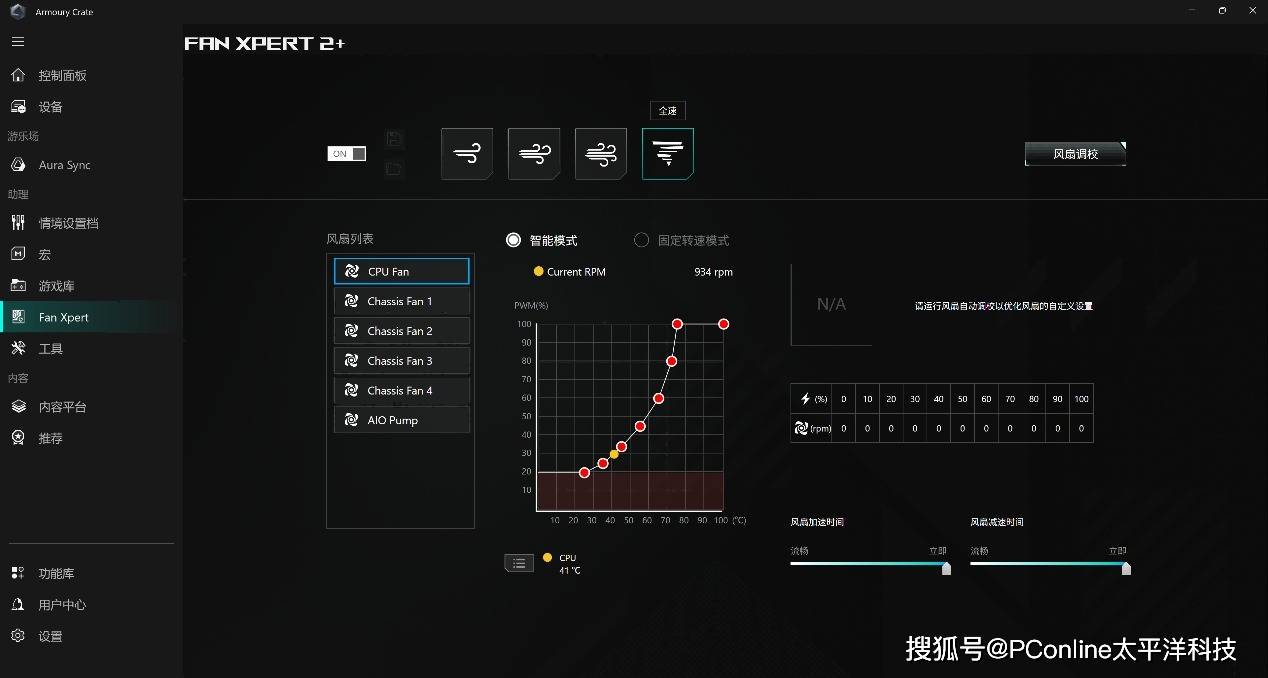Open the temperature source list icon beside CPU
Screen dimensions: 1268x678
click(519, 563)
